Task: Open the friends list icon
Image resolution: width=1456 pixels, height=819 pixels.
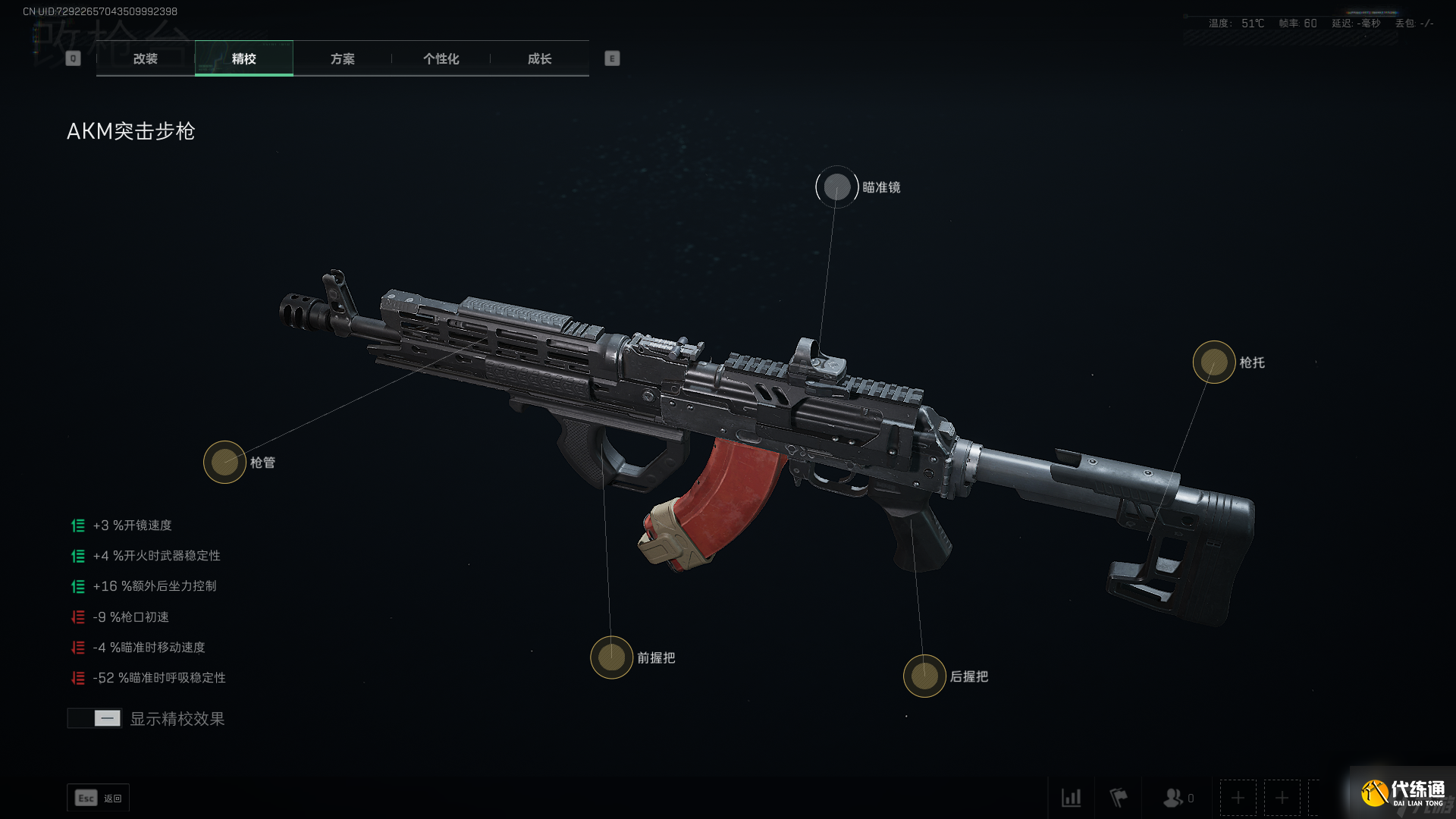Action: coord(1175,798)
